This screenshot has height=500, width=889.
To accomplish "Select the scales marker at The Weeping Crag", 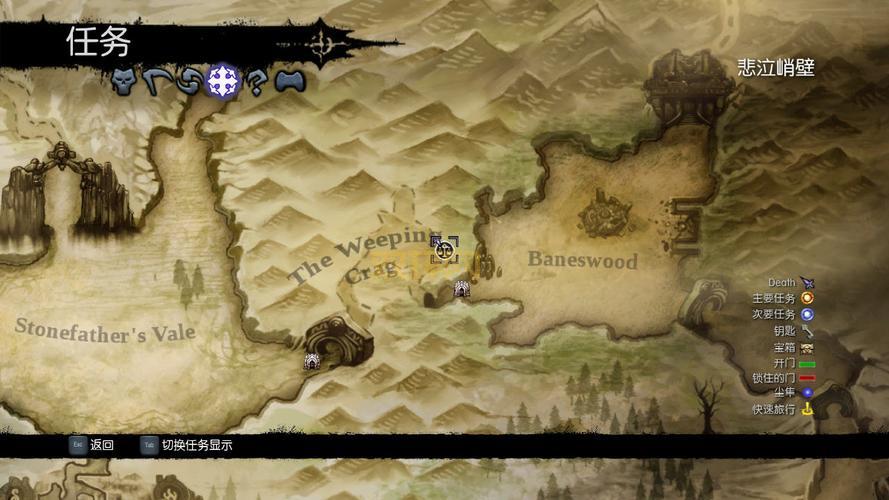I will coord(444,249).
